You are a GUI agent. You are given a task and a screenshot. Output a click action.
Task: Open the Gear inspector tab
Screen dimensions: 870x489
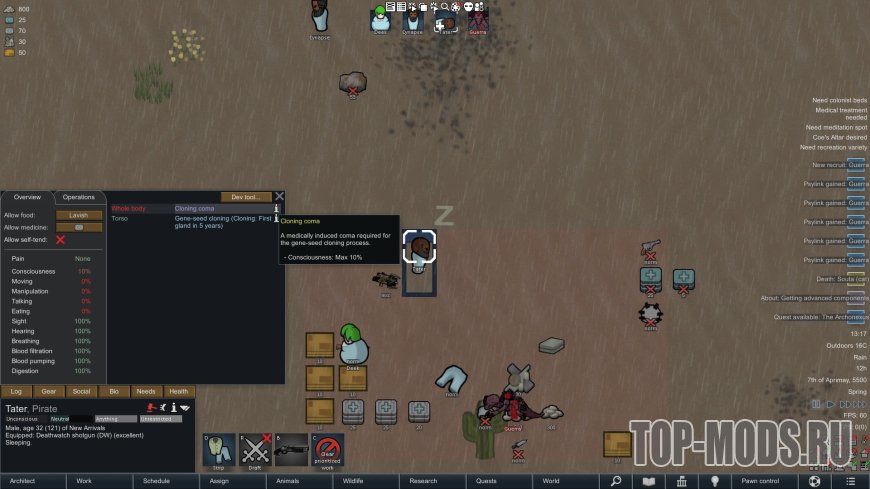pos(49,391)
